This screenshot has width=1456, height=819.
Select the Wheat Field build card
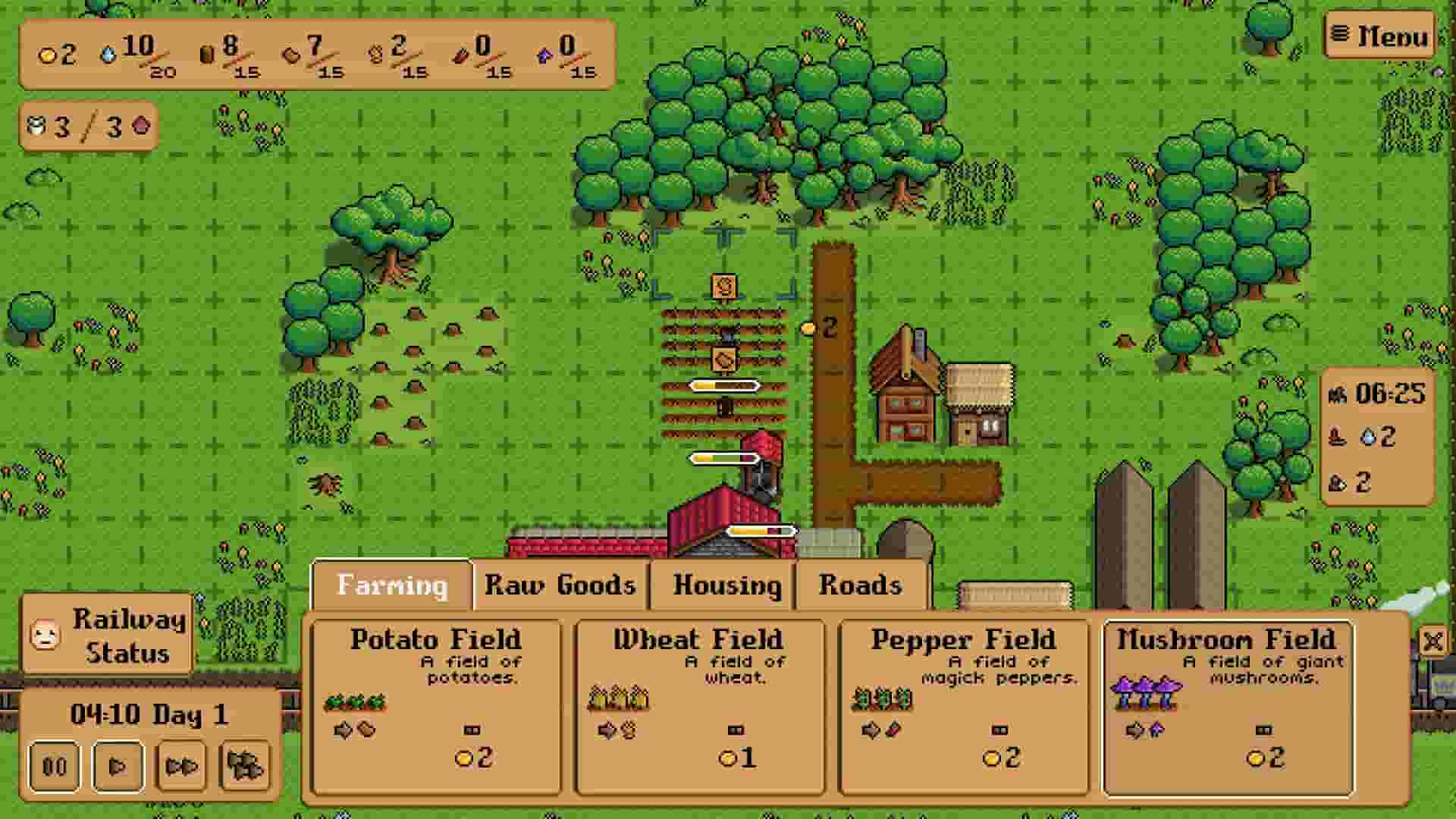(701, 705)
